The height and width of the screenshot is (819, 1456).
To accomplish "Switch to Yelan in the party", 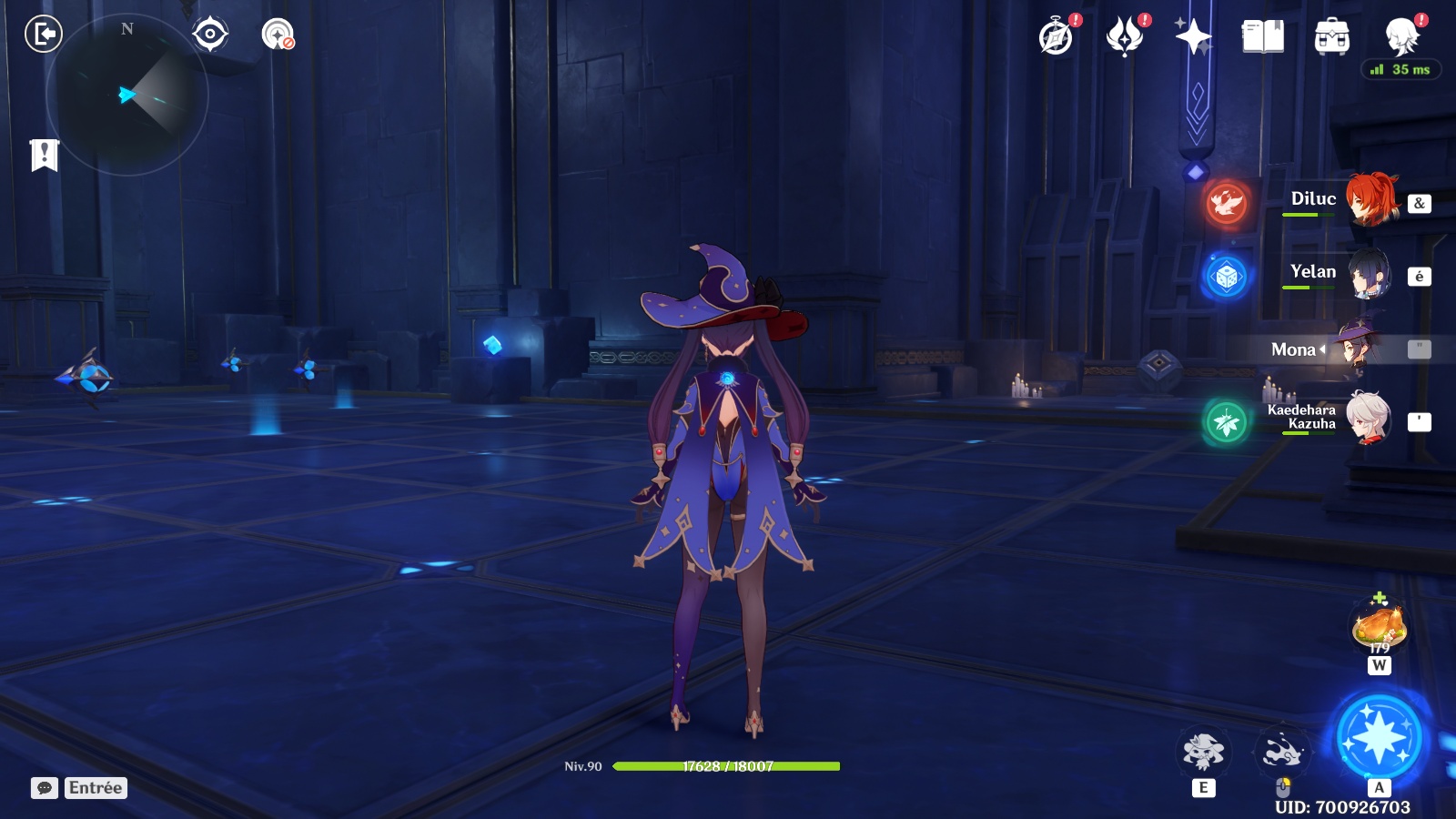I will [1369, 273].
